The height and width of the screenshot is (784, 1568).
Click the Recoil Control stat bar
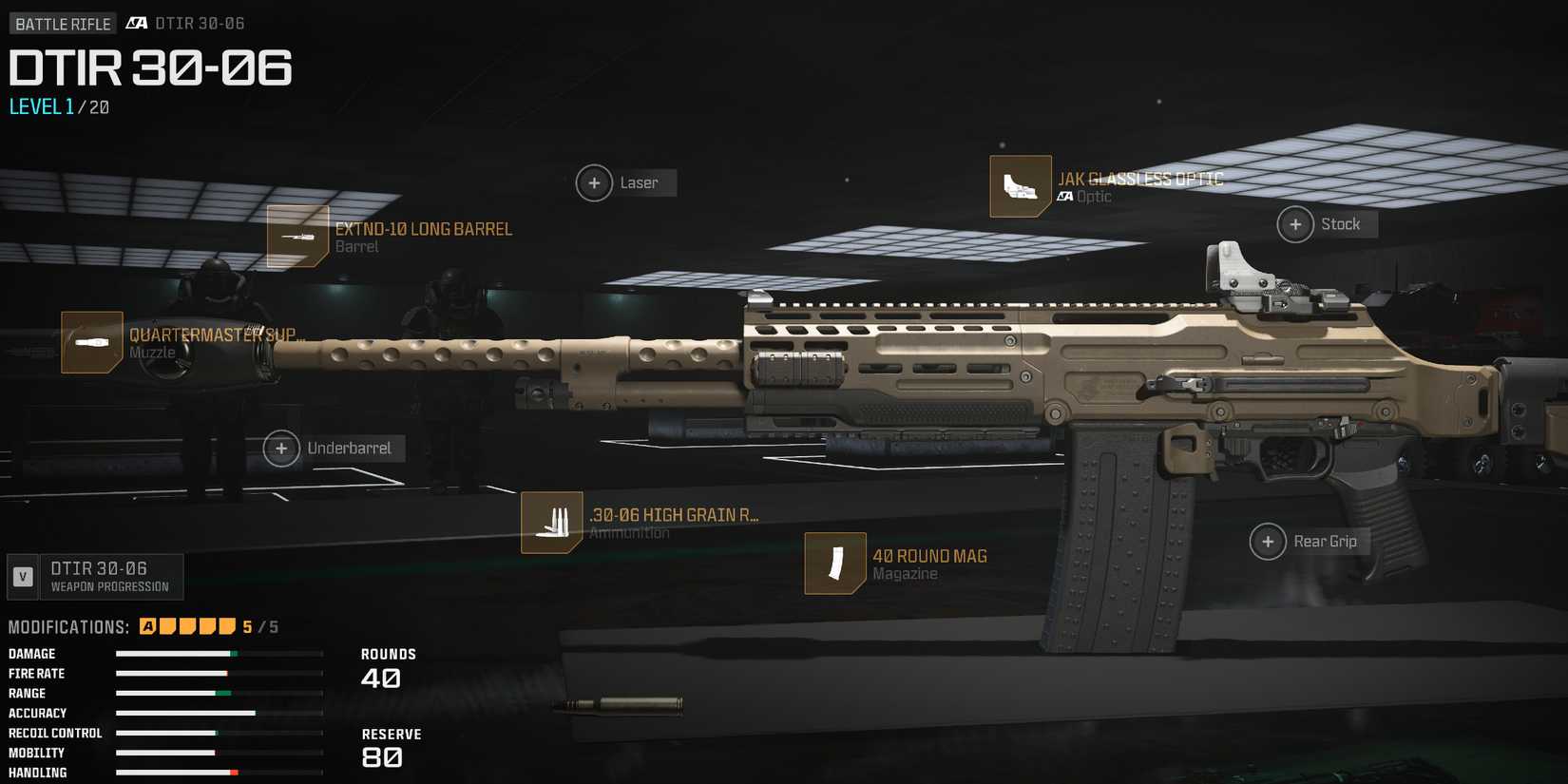219,733
